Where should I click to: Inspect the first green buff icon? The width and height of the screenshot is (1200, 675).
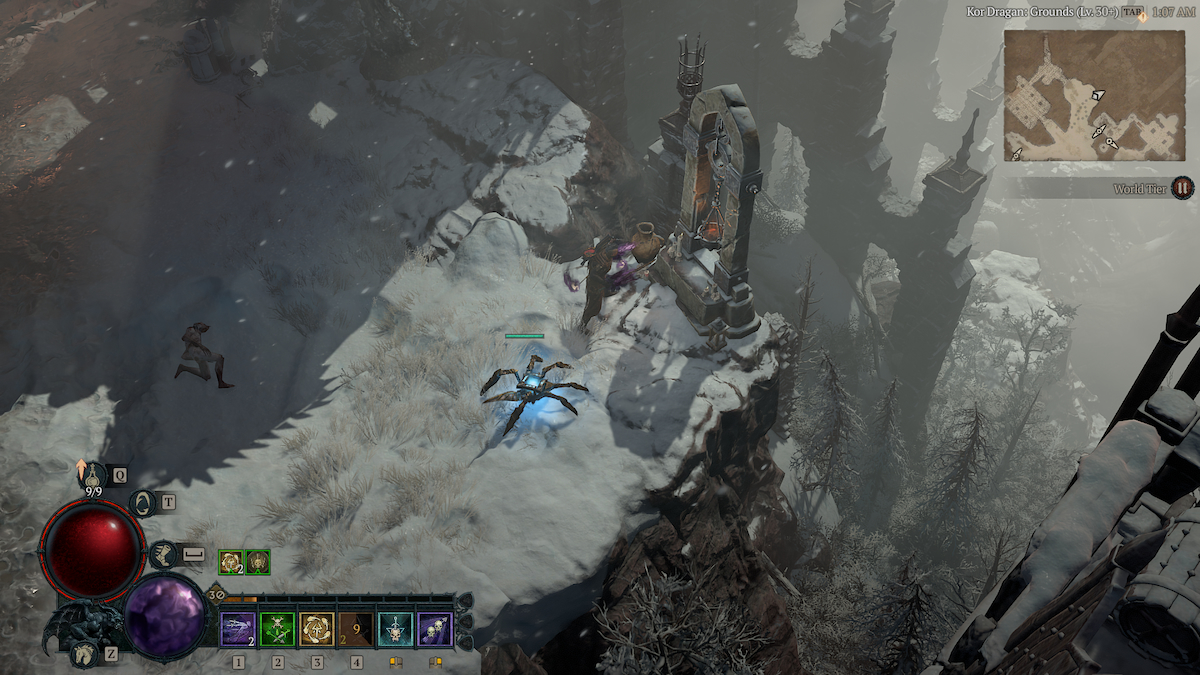[x=230, y=562]
